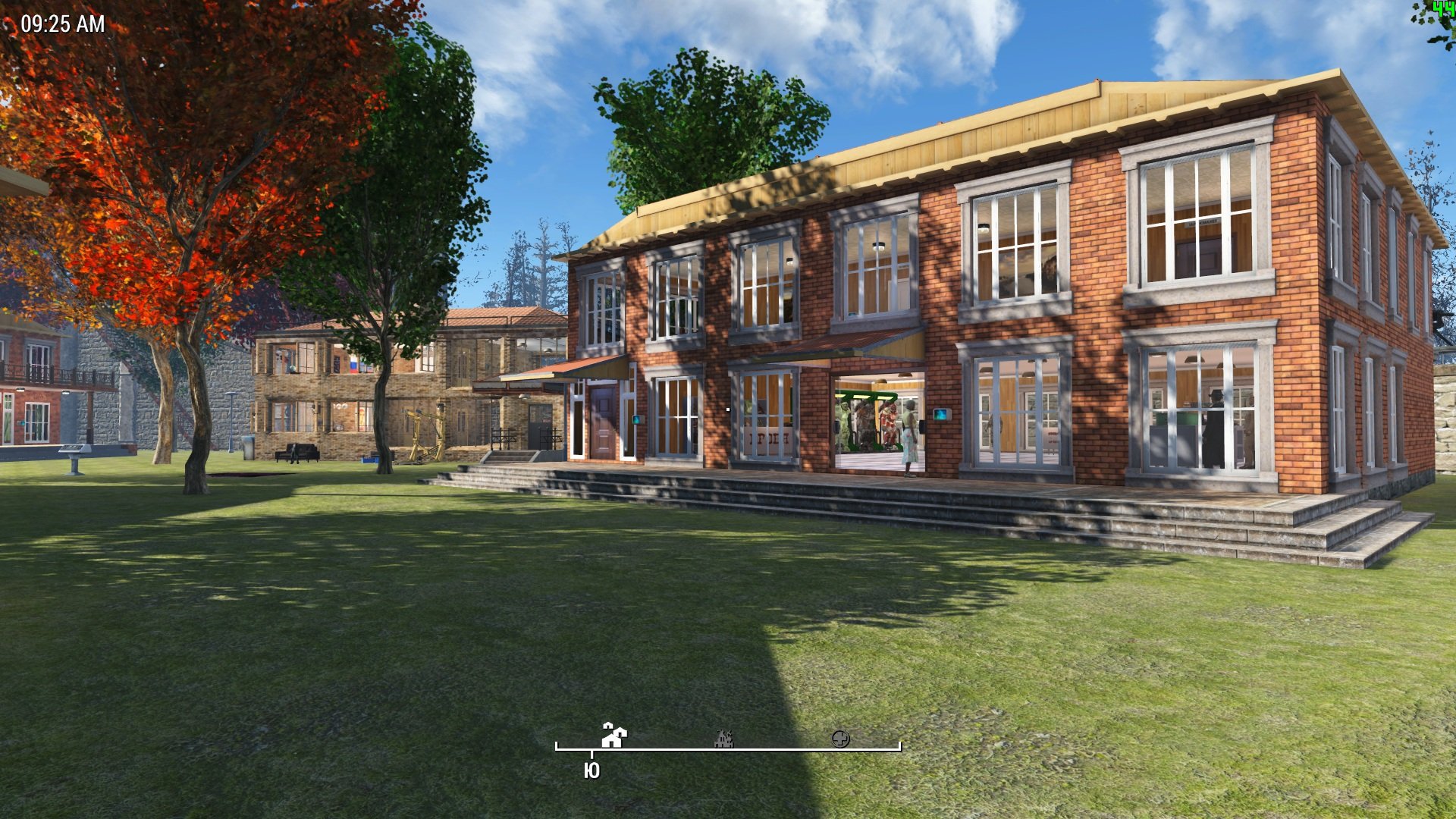Click the circular cross marker on the compass

840,739
